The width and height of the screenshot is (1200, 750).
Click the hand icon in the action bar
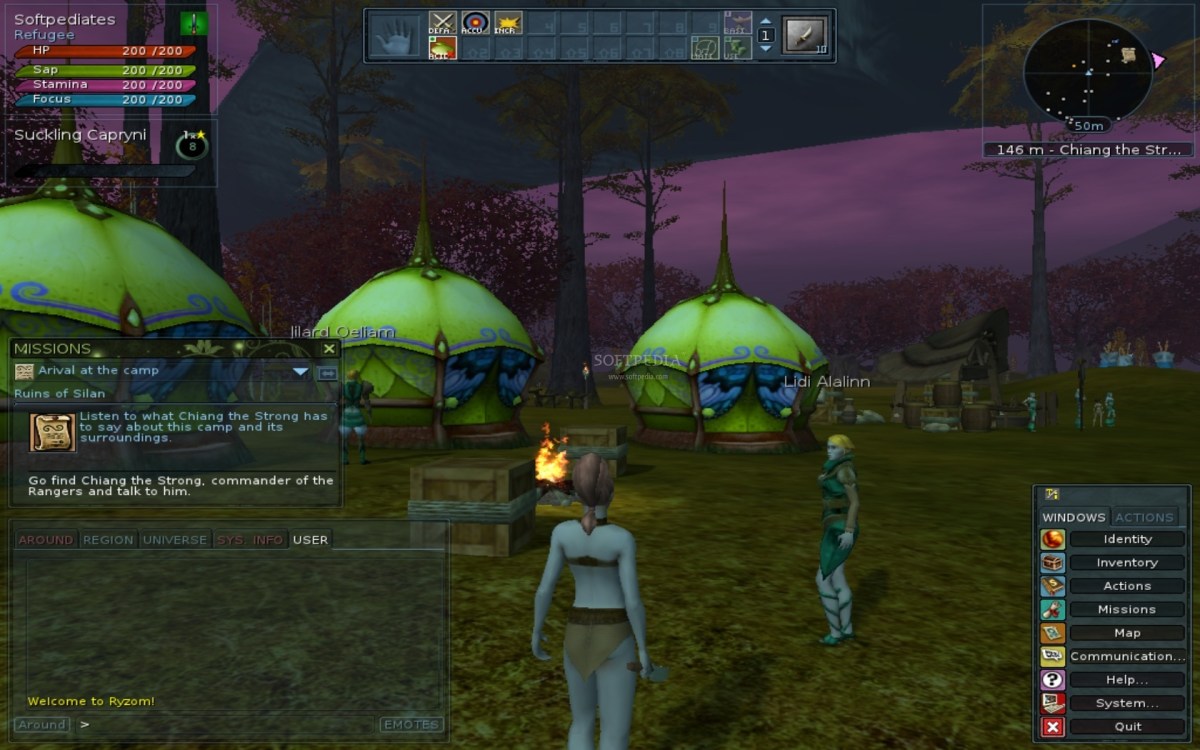395,36
